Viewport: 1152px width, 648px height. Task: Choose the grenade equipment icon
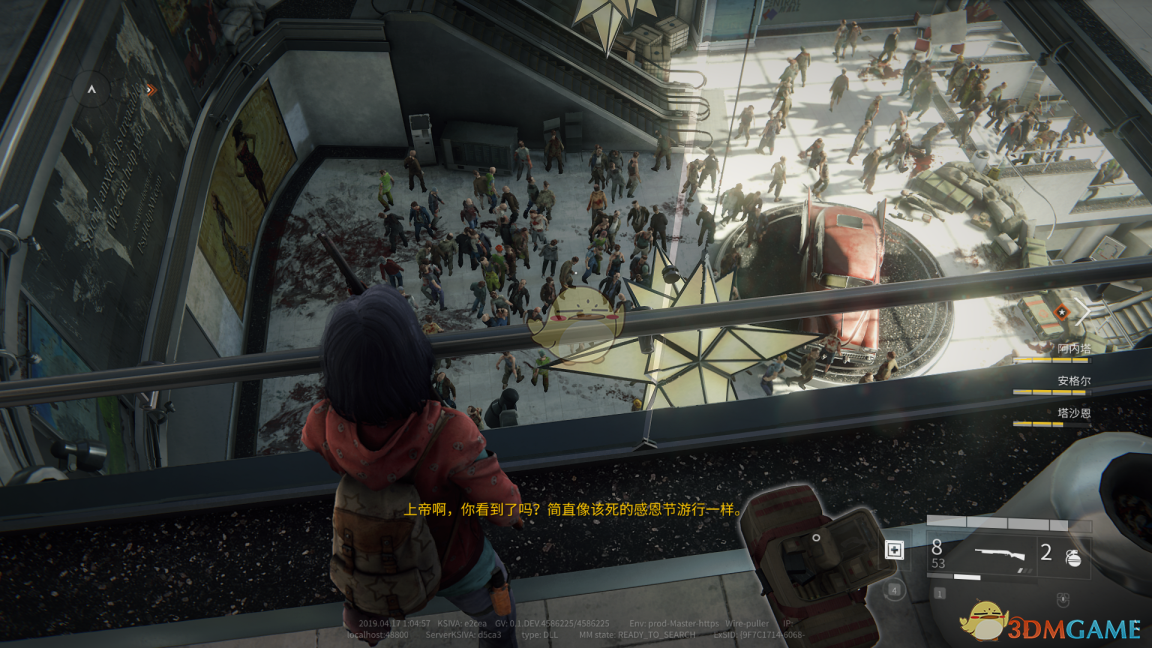[x=1073, y=558]
